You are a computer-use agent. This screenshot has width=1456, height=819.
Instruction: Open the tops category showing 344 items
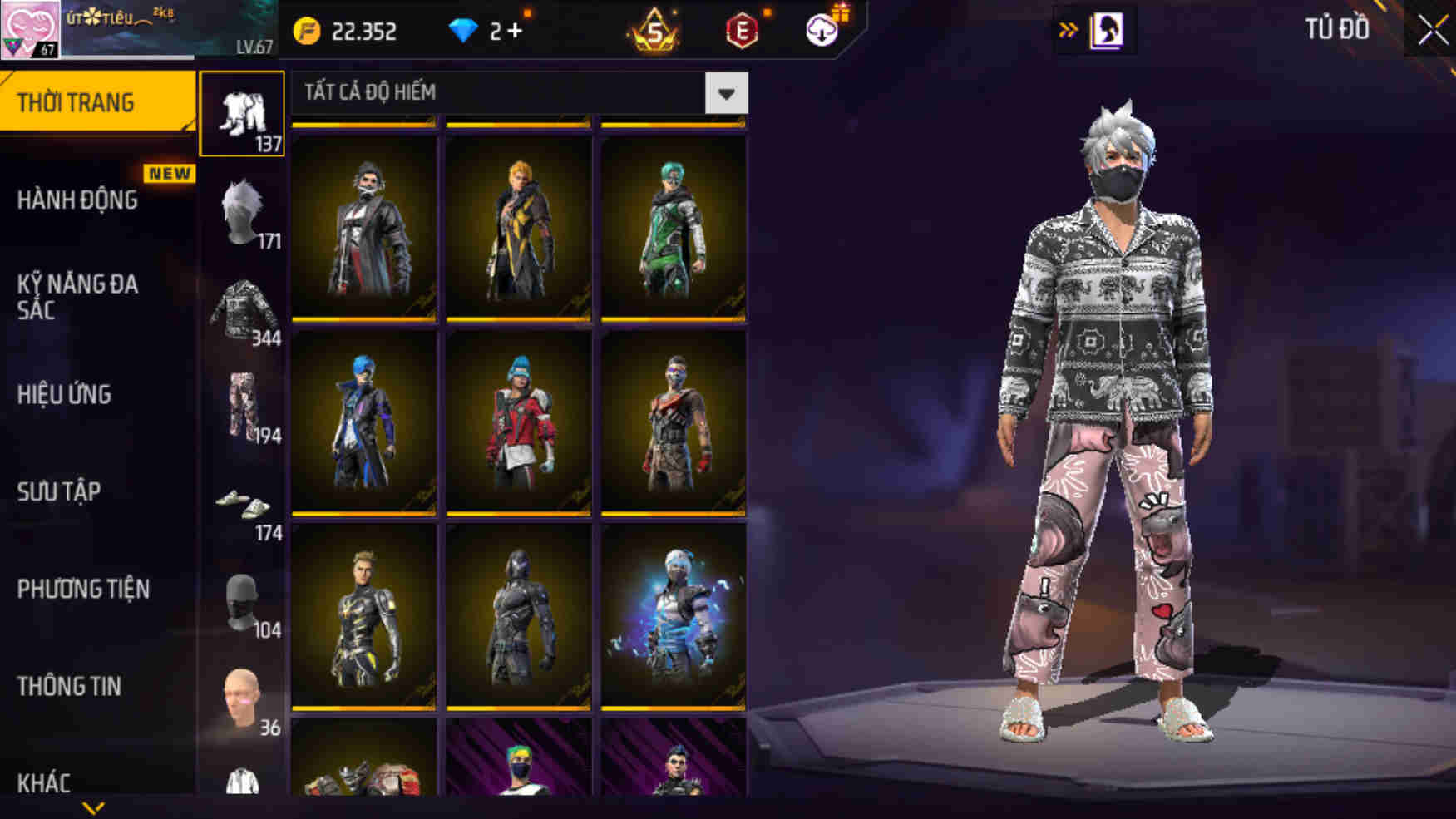(242, 308)
